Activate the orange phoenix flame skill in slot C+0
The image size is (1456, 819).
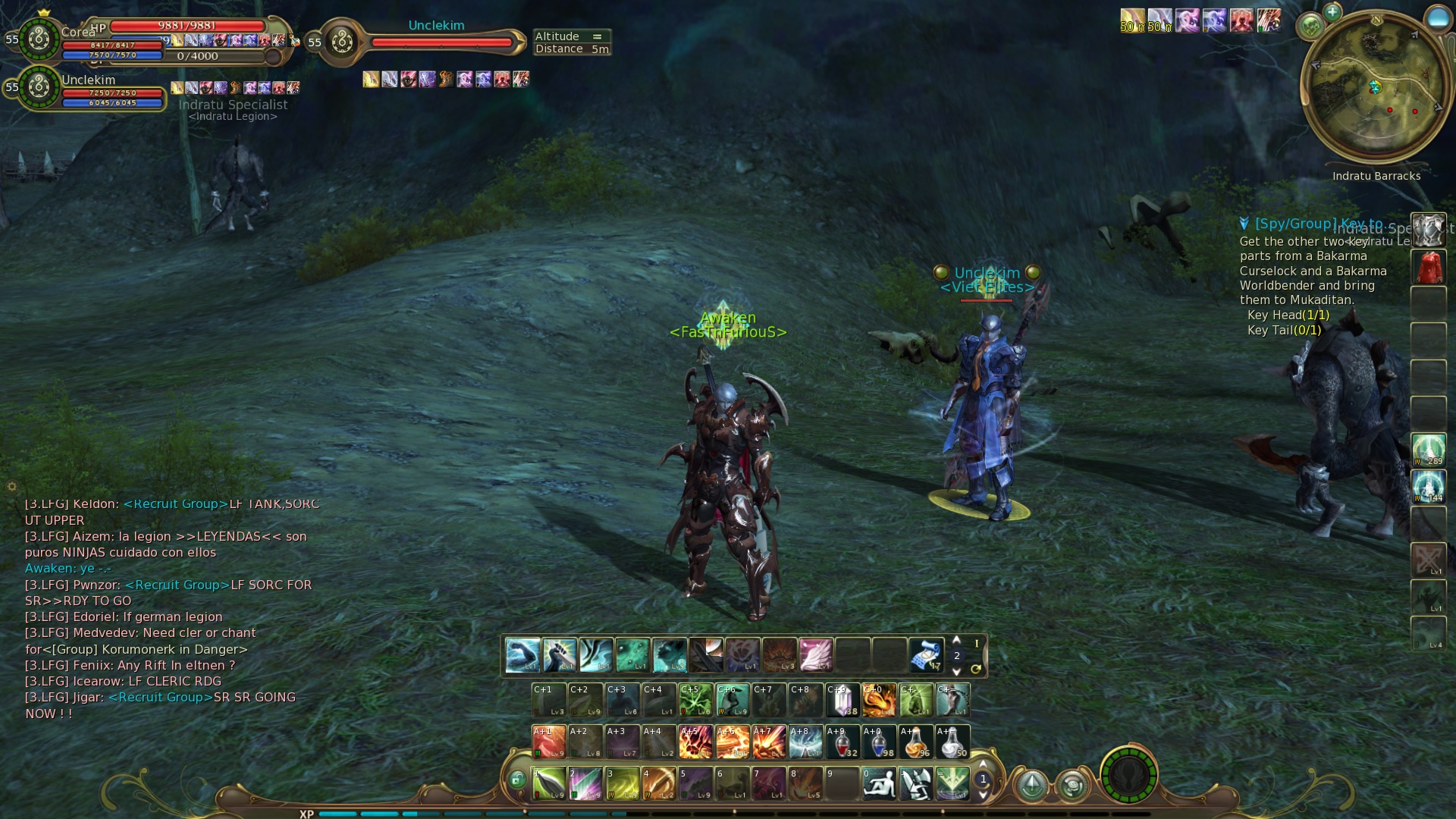pyautogui.click(x=879, y=700)
